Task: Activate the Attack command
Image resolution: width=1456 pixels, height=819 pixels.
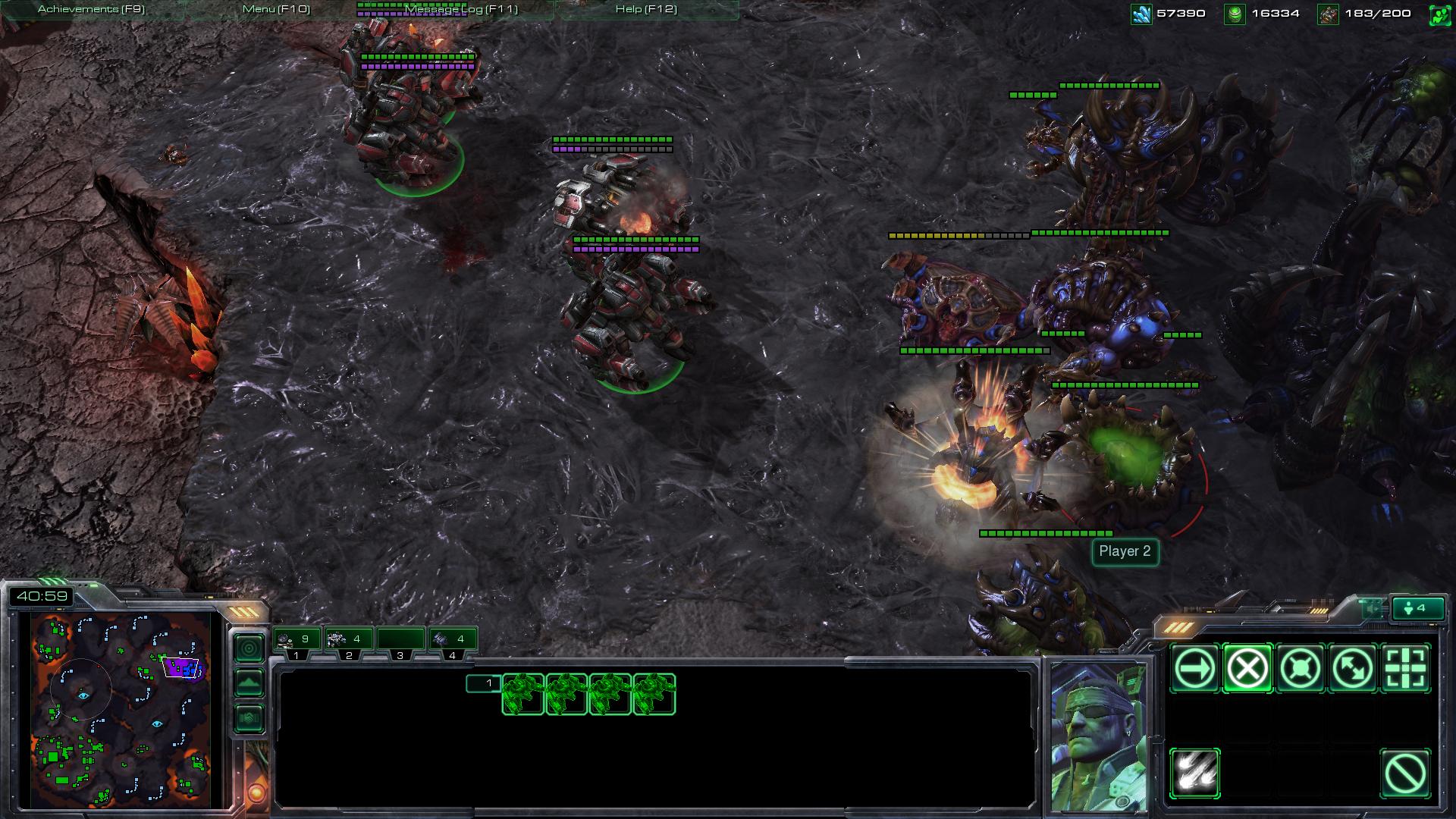Action: (1407, 668)
